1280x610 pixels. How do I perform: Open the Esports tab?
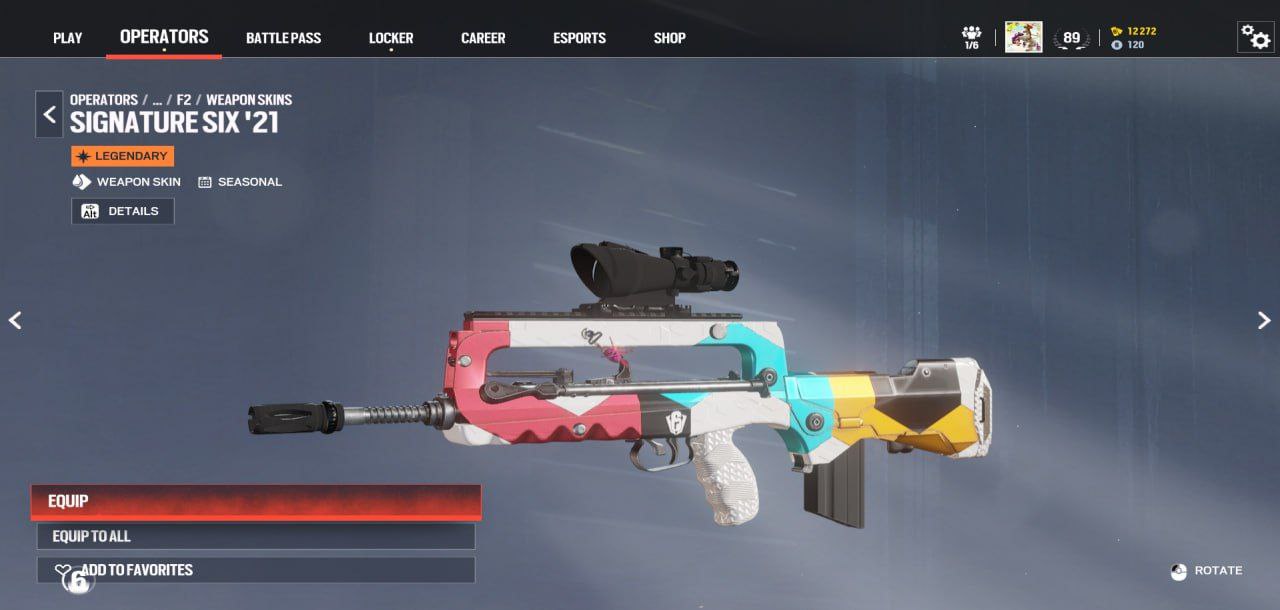coord(579,38)
